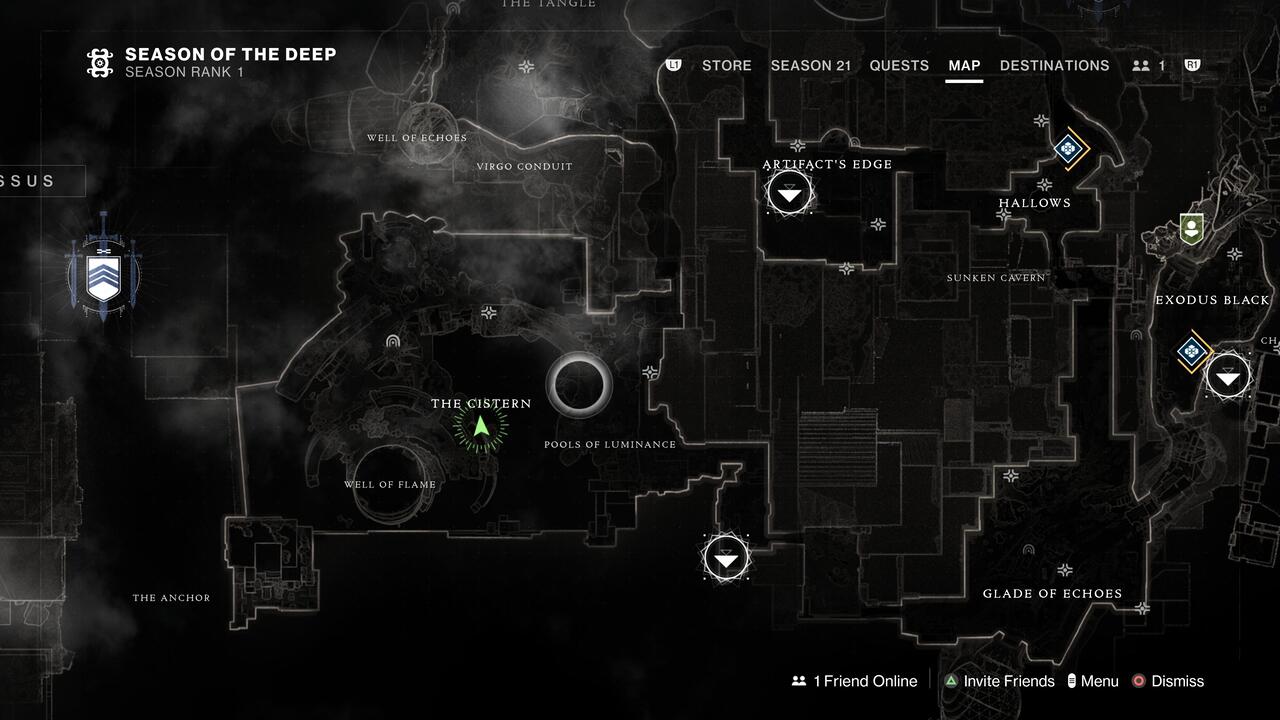The height and width of the screenshot is (720, 1280).
Task: Click 1 Friend Online in the bottom bar
Action: 855,681
